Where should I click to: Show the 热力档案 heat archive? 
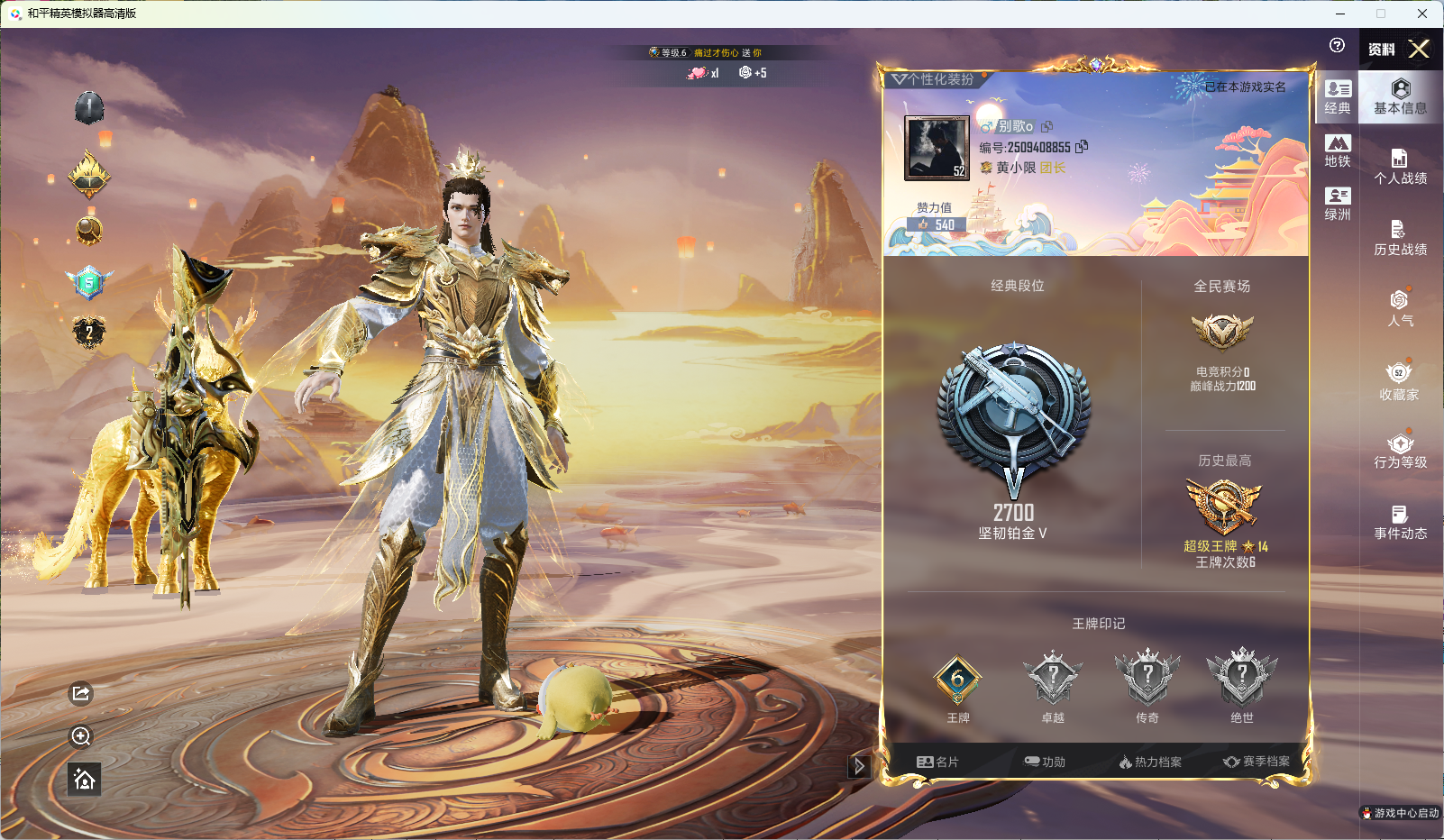[1150, 762]
